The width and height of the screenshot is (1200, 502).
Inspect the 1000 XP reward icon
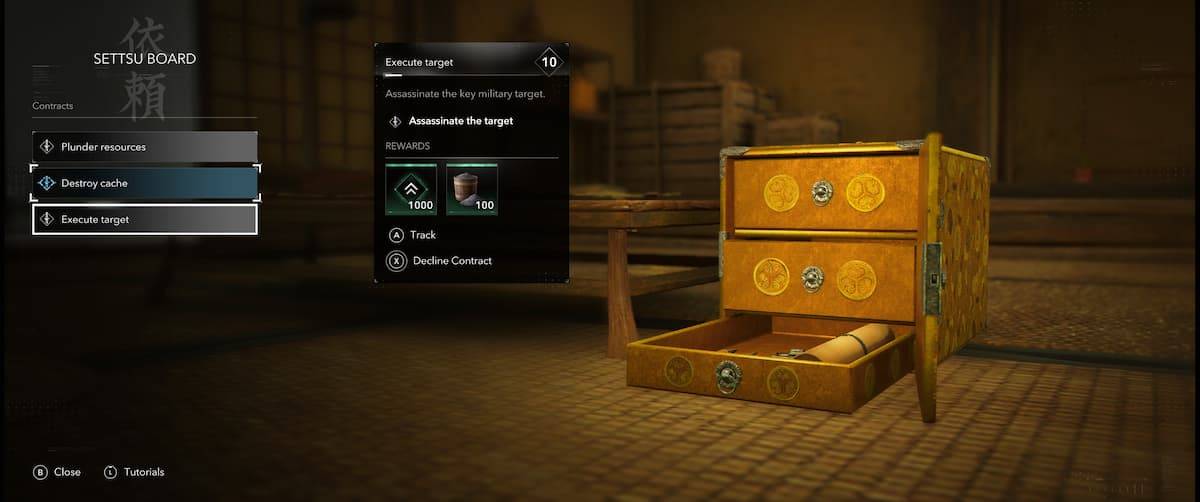tap(412, 190)
